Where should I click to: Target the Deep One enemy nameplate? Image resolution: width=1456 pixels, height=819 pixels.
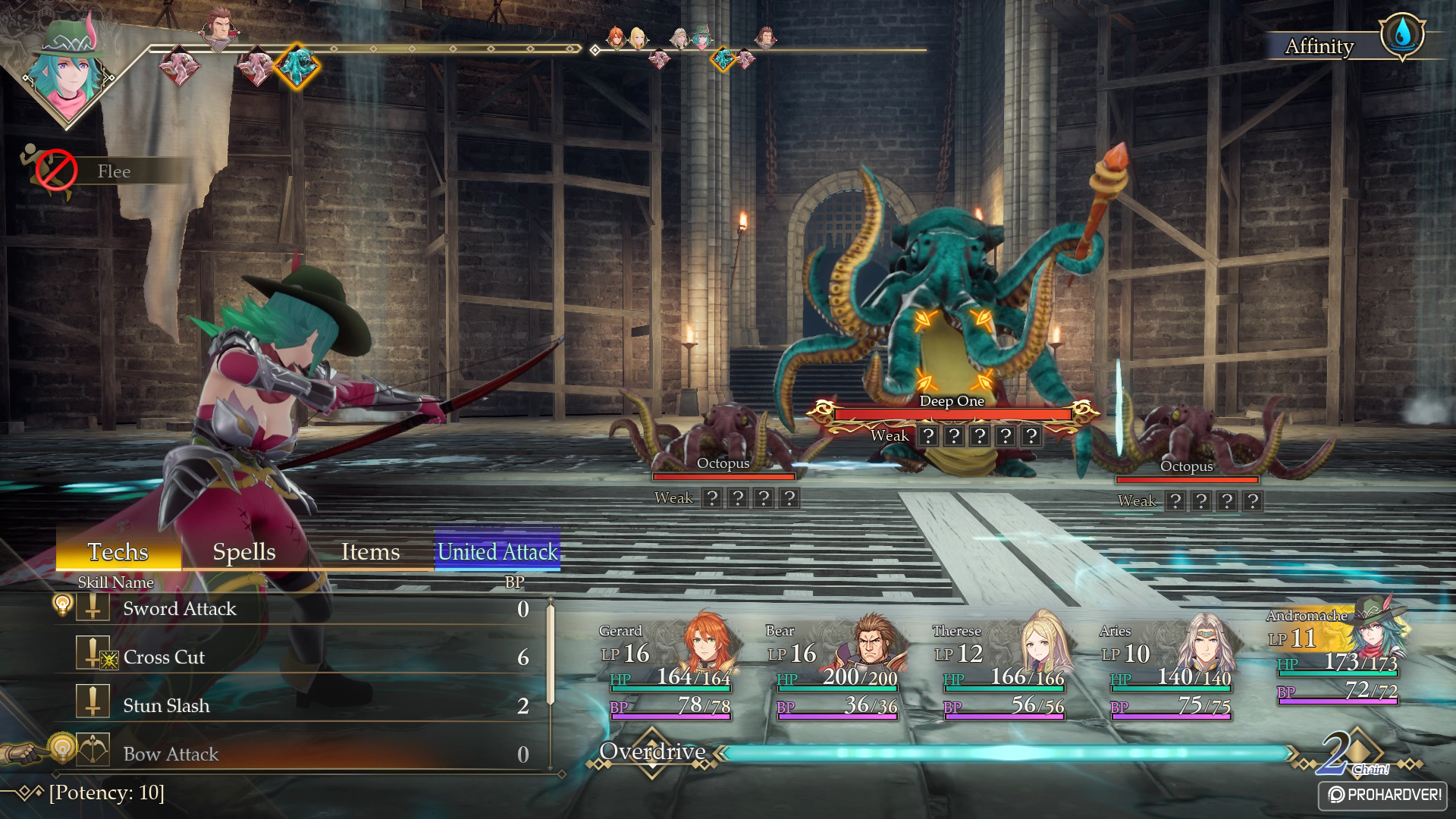(952, 402)
